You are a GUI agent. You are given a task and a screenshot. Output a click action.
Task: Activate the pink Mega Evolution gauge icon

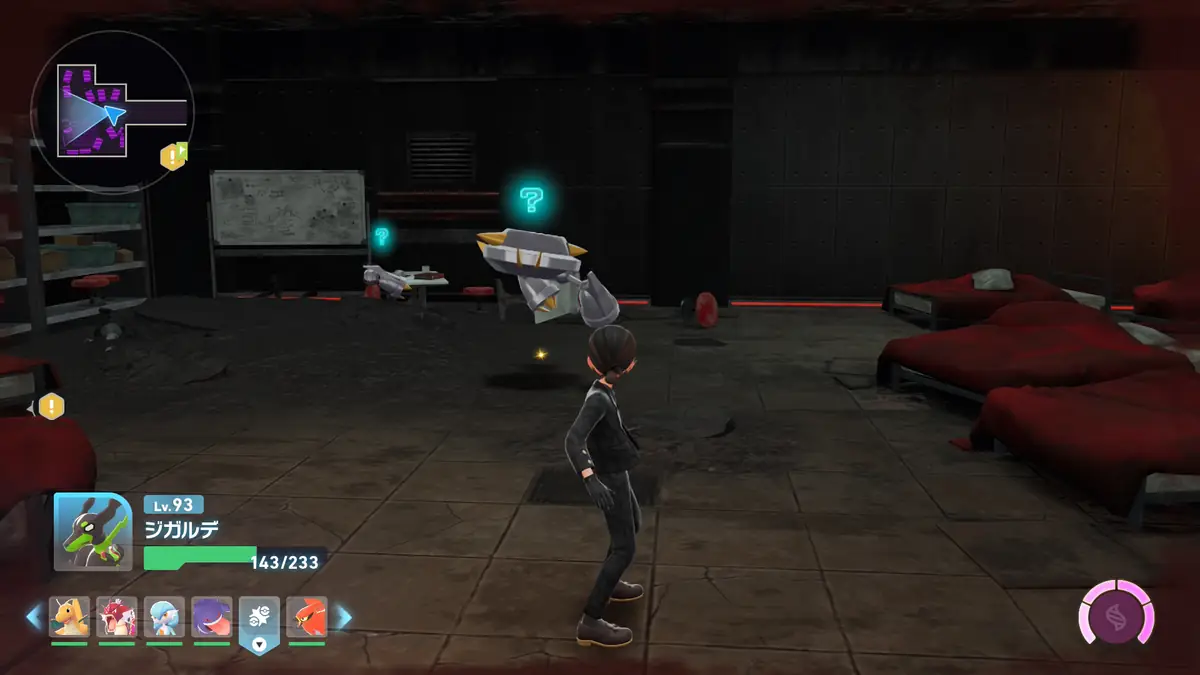coord(1115,611)
